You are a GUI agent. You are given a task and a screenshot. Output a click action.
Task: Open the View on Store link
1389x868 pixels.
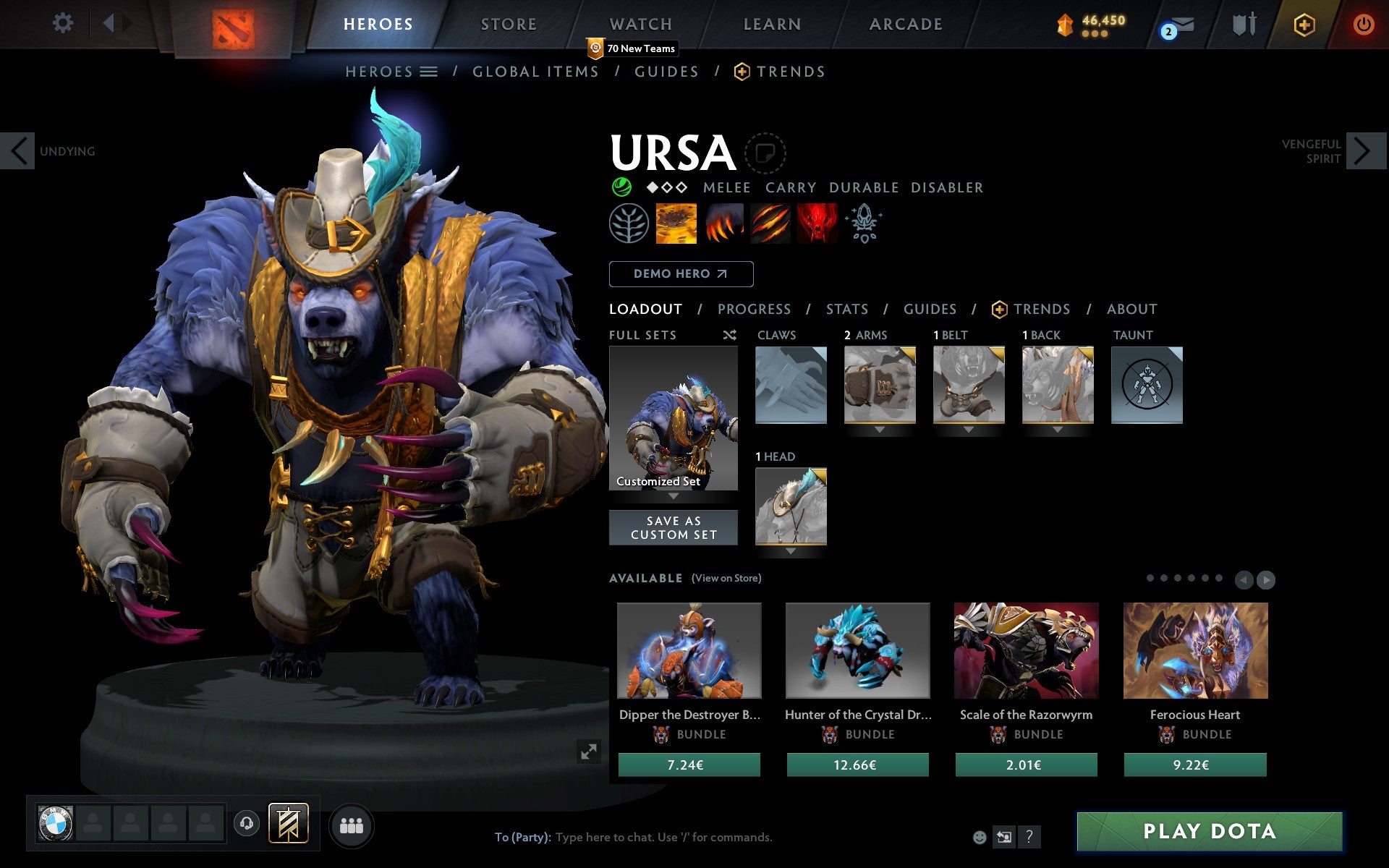726,578
